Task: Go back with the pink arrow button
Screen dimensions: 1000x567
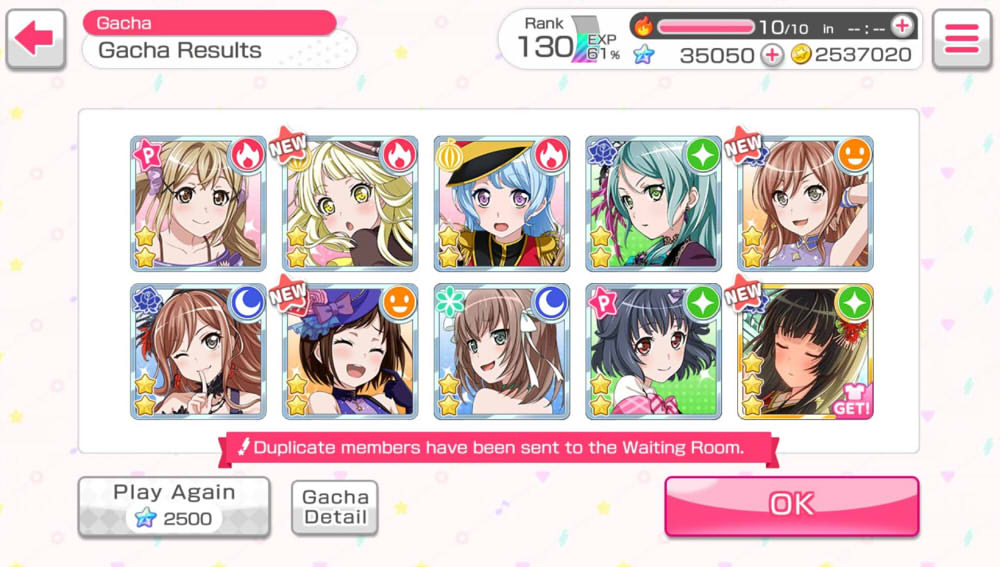Action: pos(35,39)
